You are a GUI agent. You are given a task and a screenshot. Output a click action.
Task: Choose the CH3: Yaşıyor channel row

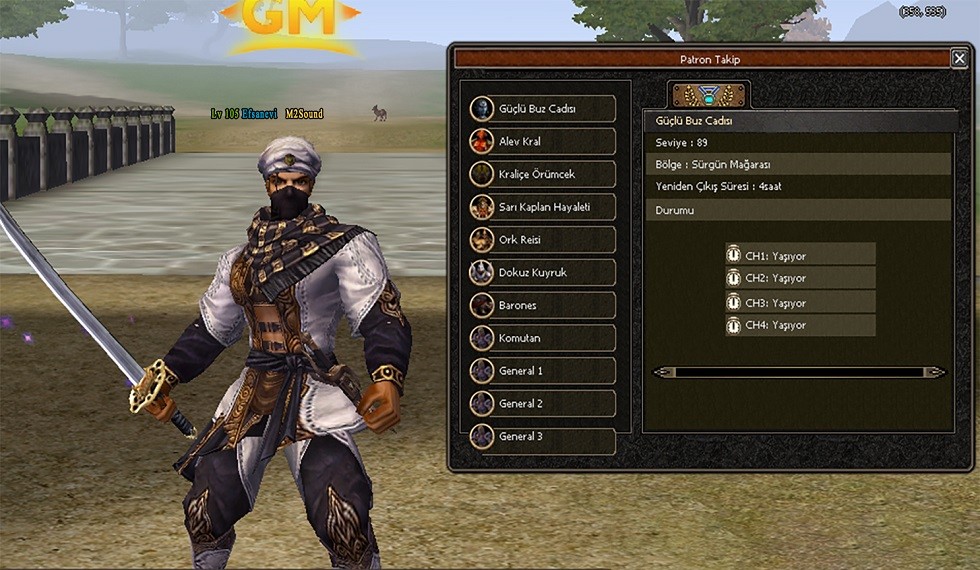(x=800, y=303)
